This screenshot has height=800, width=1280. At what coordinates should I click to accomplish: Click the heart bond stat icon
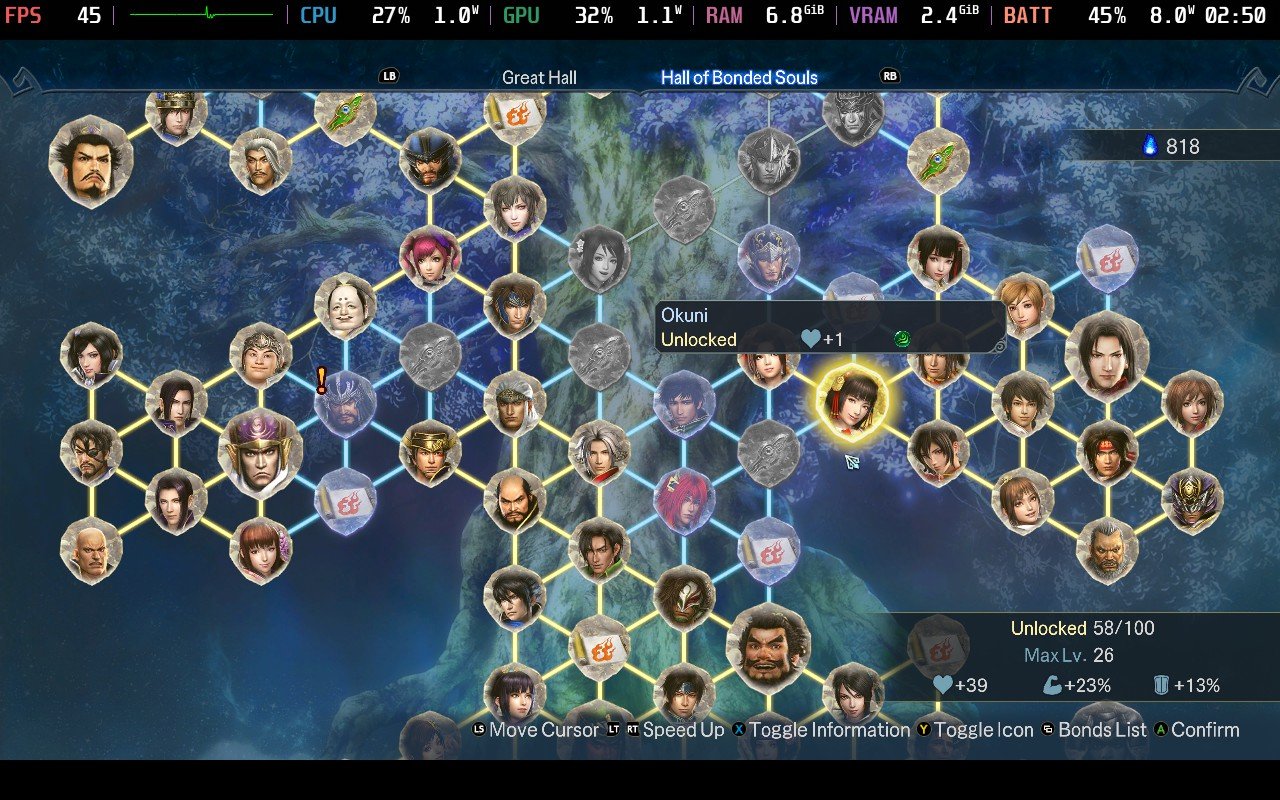pyautogui.click(x=941, y=685)
